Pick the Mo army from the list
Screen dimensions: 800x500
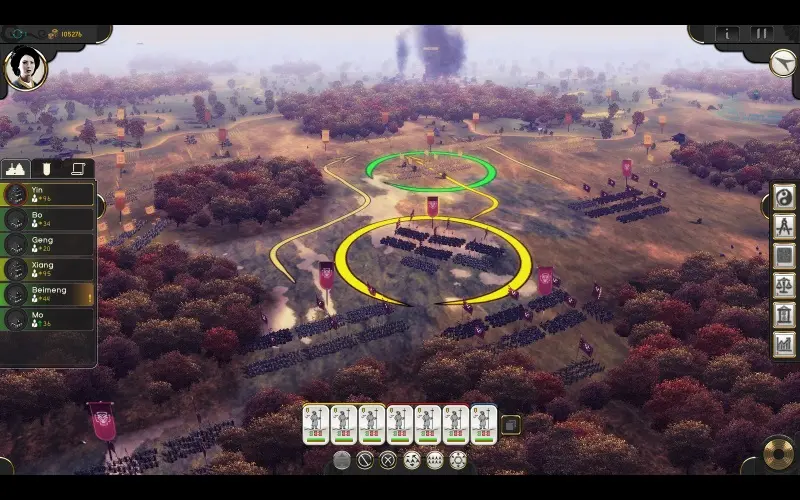tap(50, 319)
